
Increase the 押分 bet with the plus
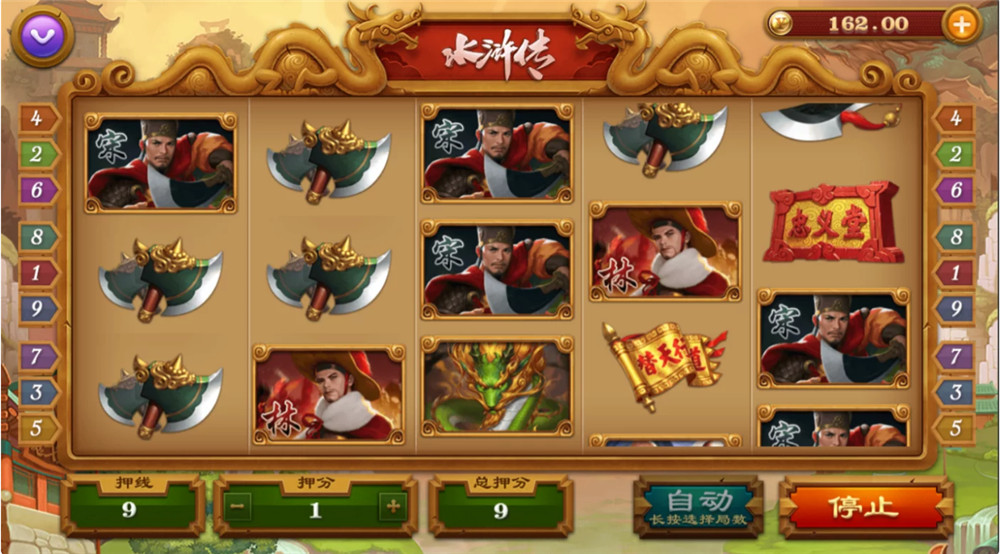click(x=393, y=508)
